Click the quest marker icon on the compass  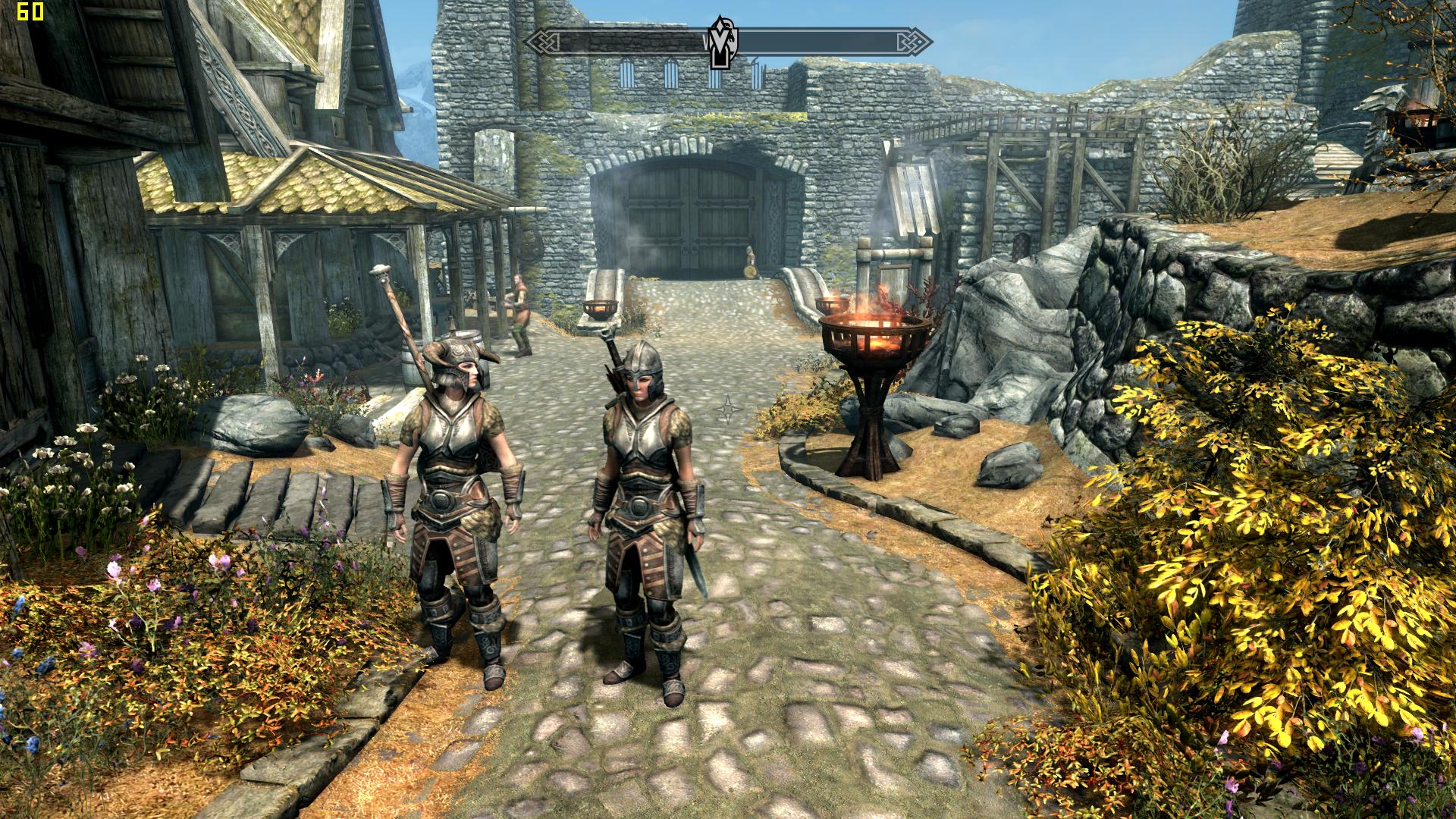(718, 42)
